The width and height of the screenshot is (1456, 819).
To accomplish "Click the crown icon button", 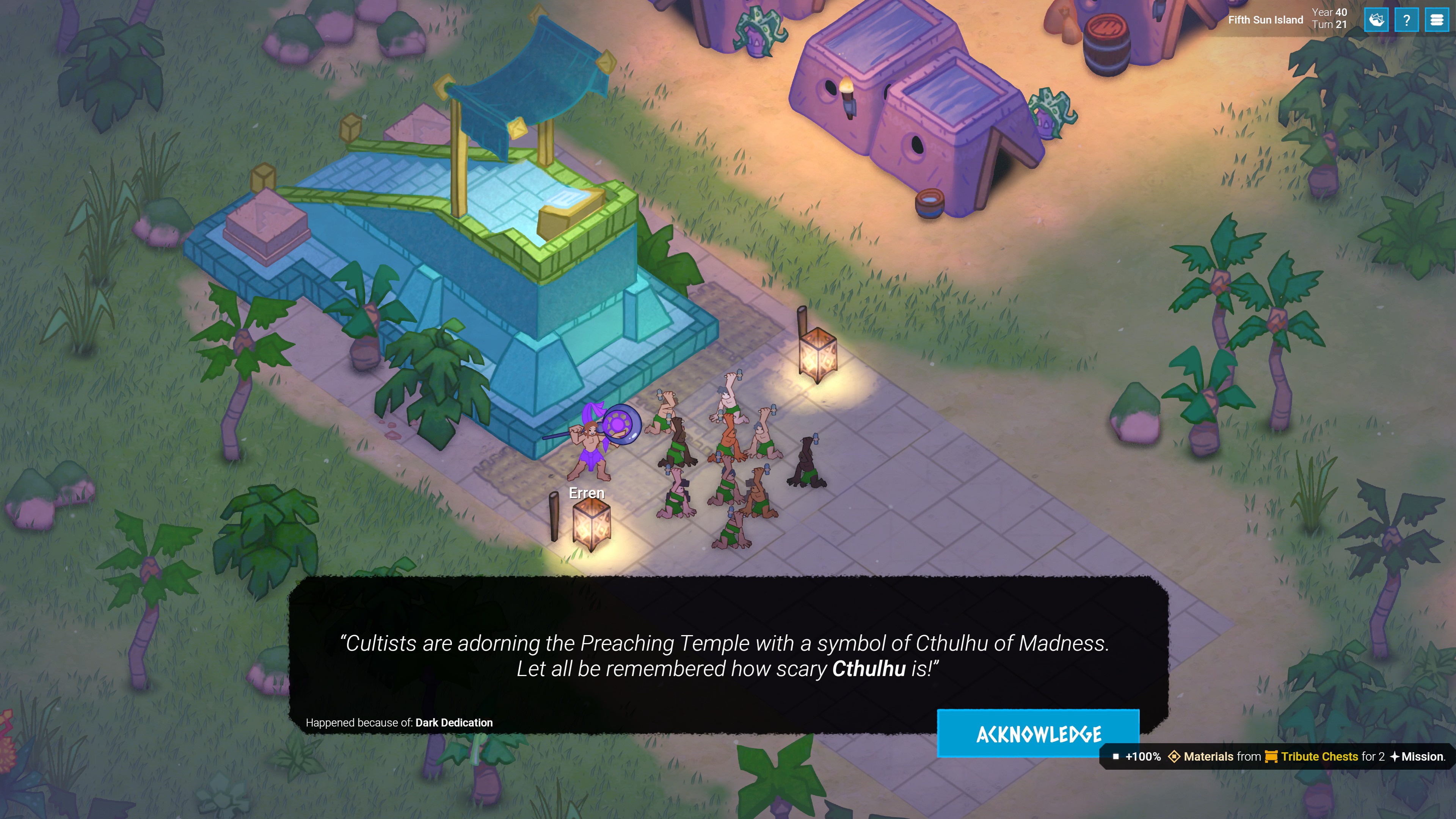I will [1376, 20].
